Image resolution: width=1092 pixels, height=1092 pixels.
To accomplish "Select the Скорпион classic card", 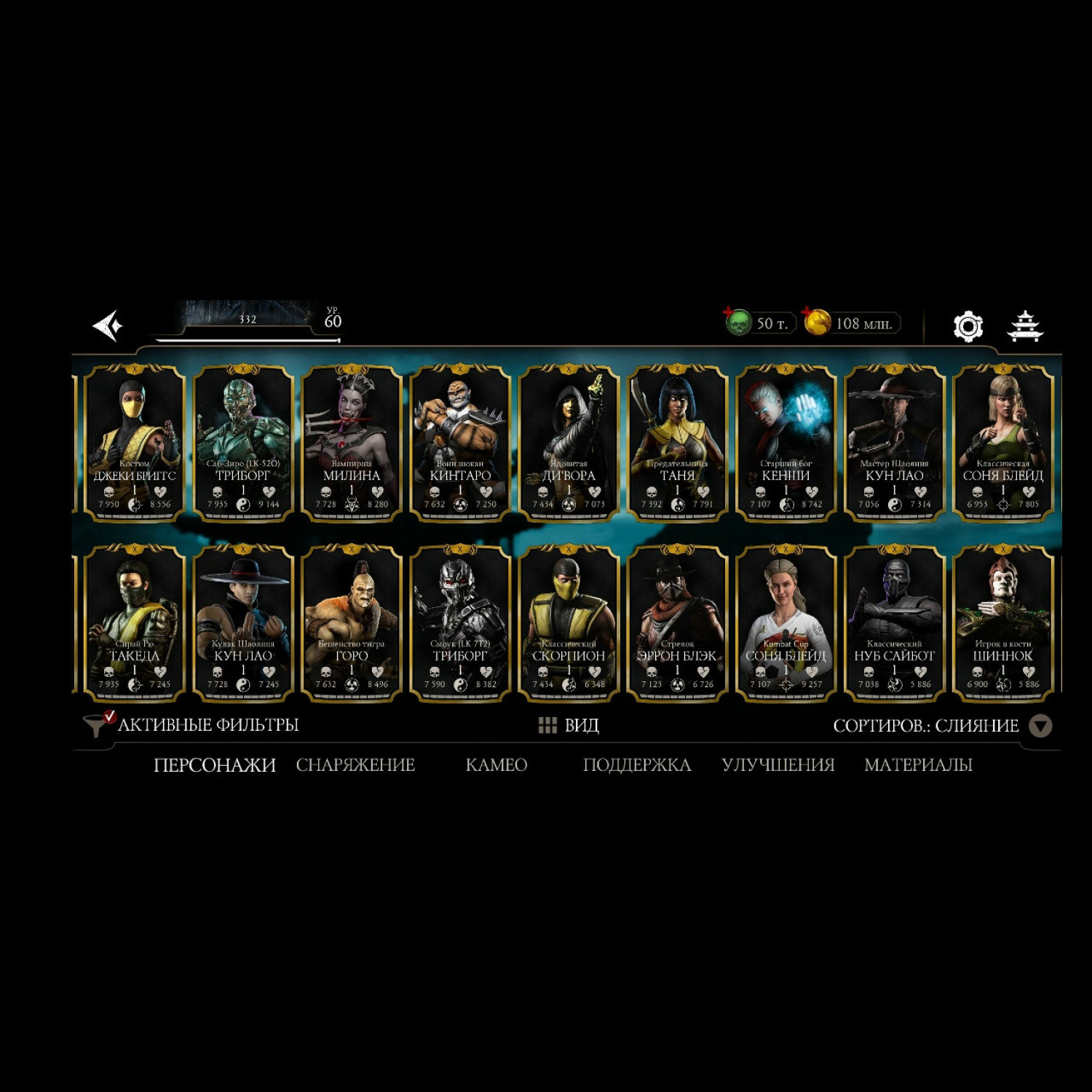I will [569, 624].
